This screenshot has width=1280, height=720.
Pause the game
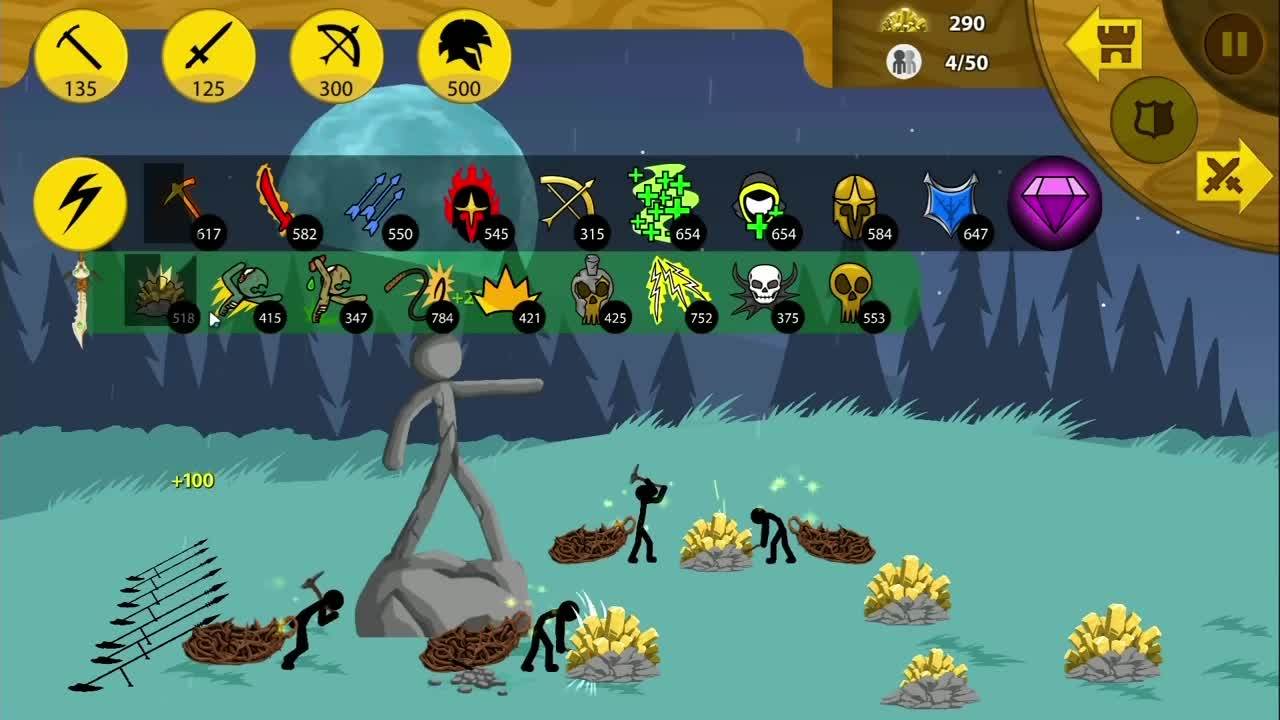click(1234, 44)
